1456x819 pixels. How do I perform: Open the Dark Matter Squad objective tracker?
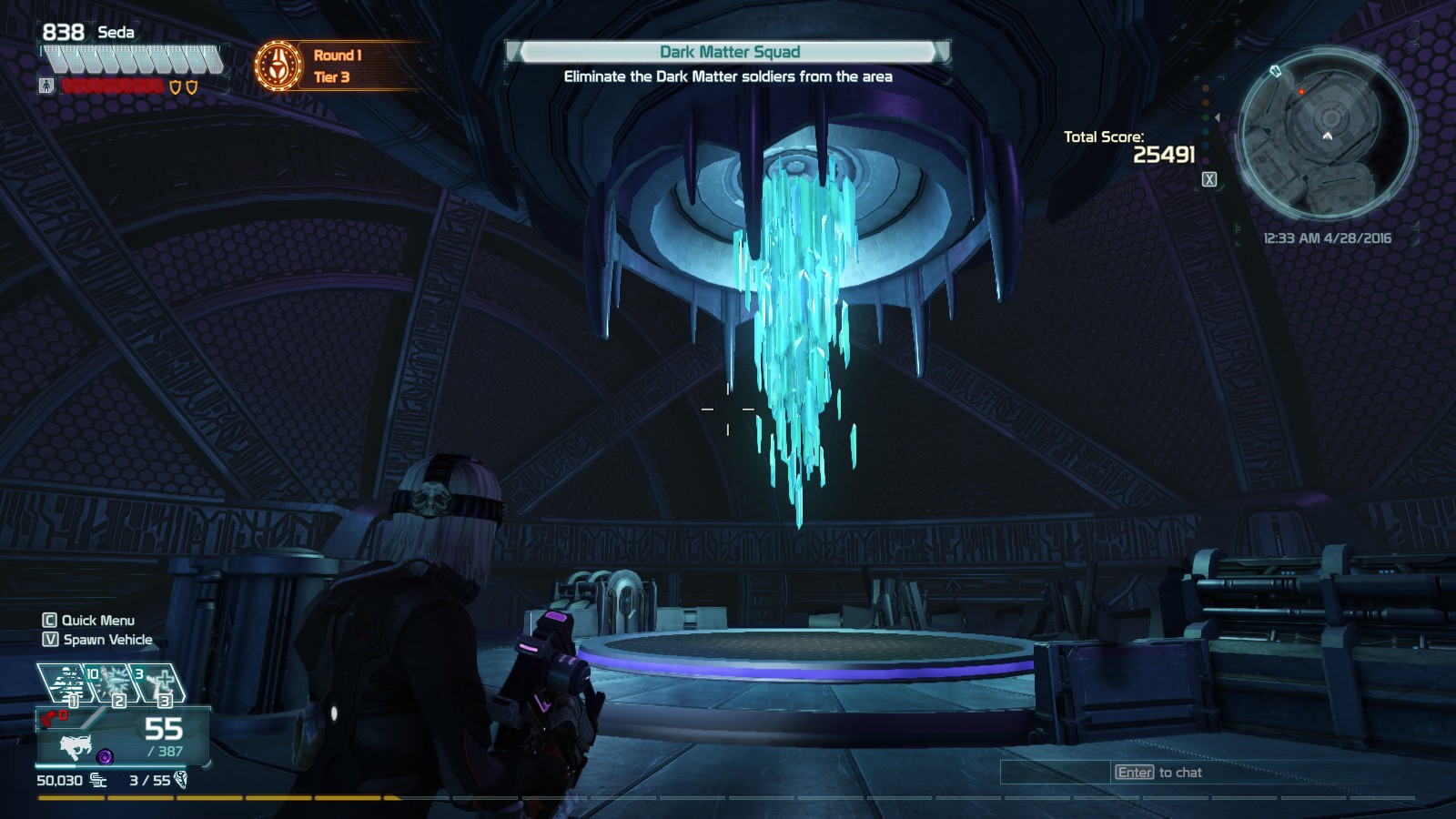click(x=729, y=52)
